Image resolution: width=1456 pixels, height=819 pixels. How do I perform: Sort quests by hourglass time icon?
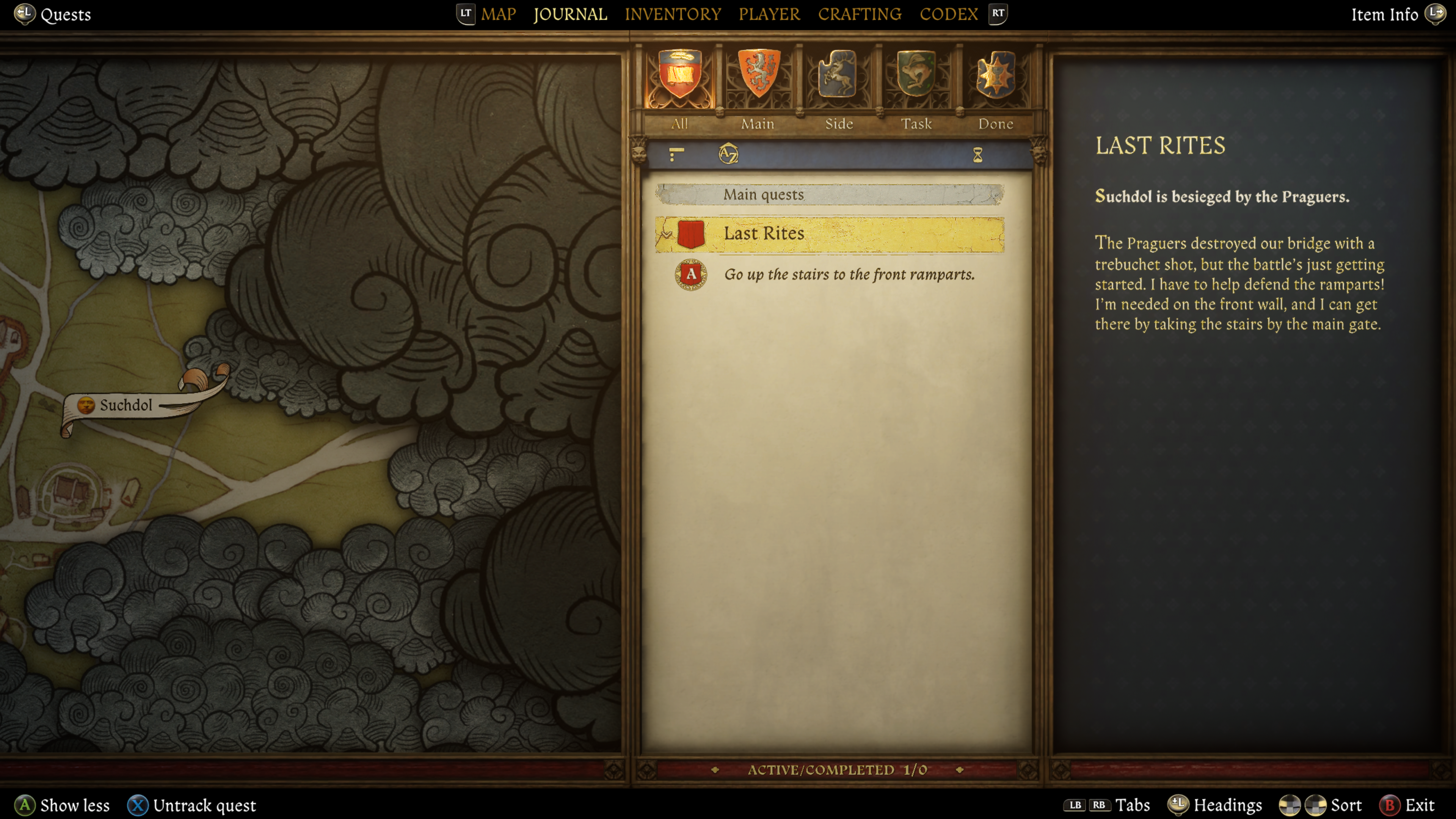pos(977,155)
